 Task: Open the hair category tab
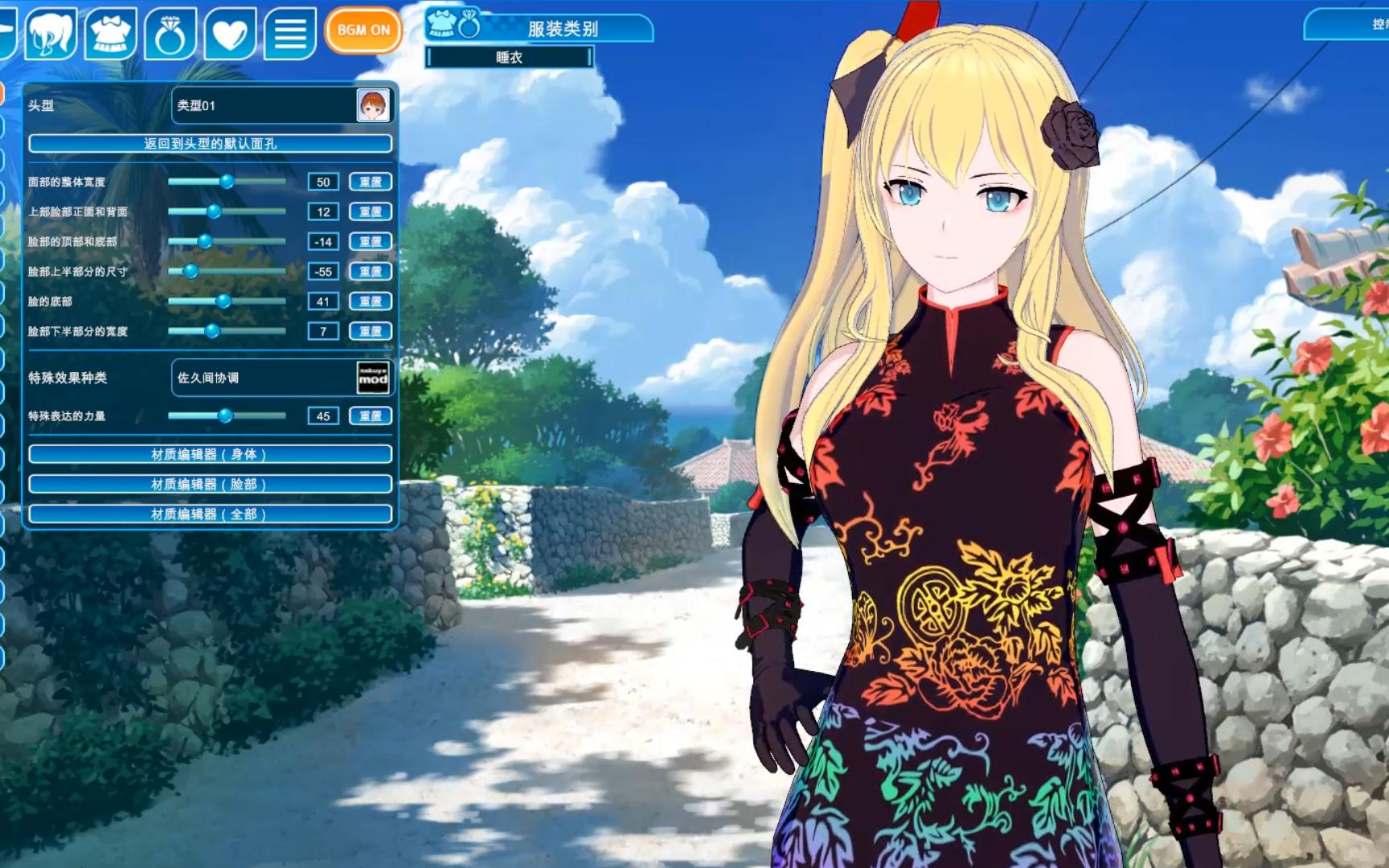click(x=51, y=33)
